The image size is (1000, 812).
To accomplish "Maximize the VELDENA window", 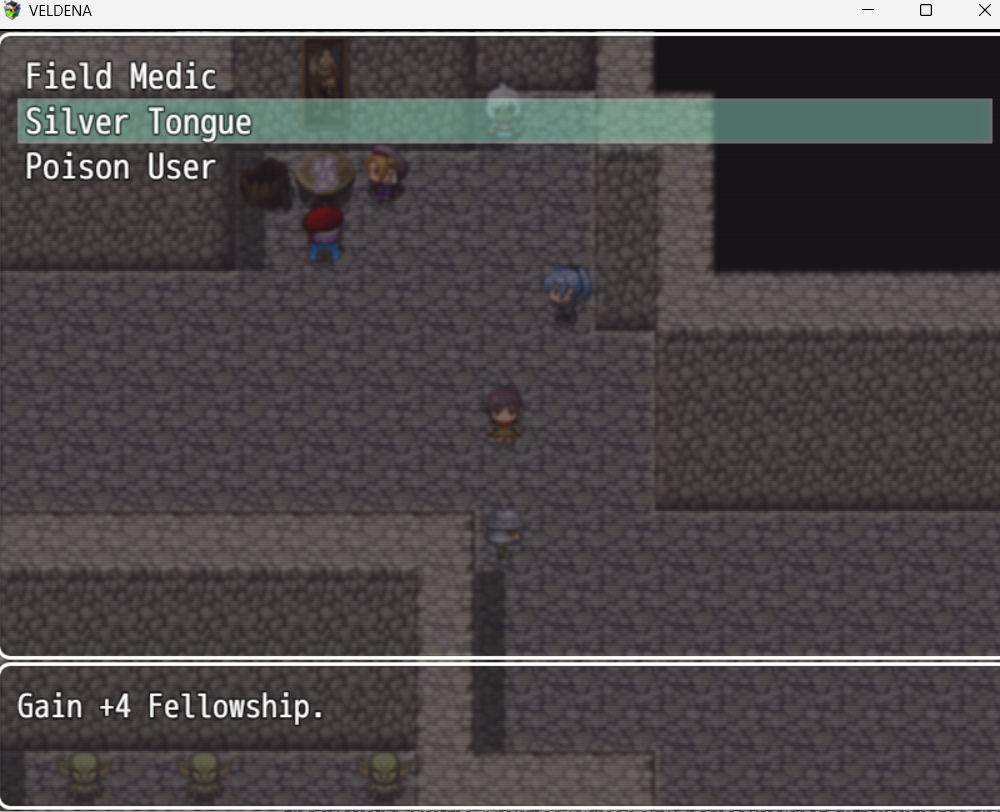I will (x=926, y=11).
